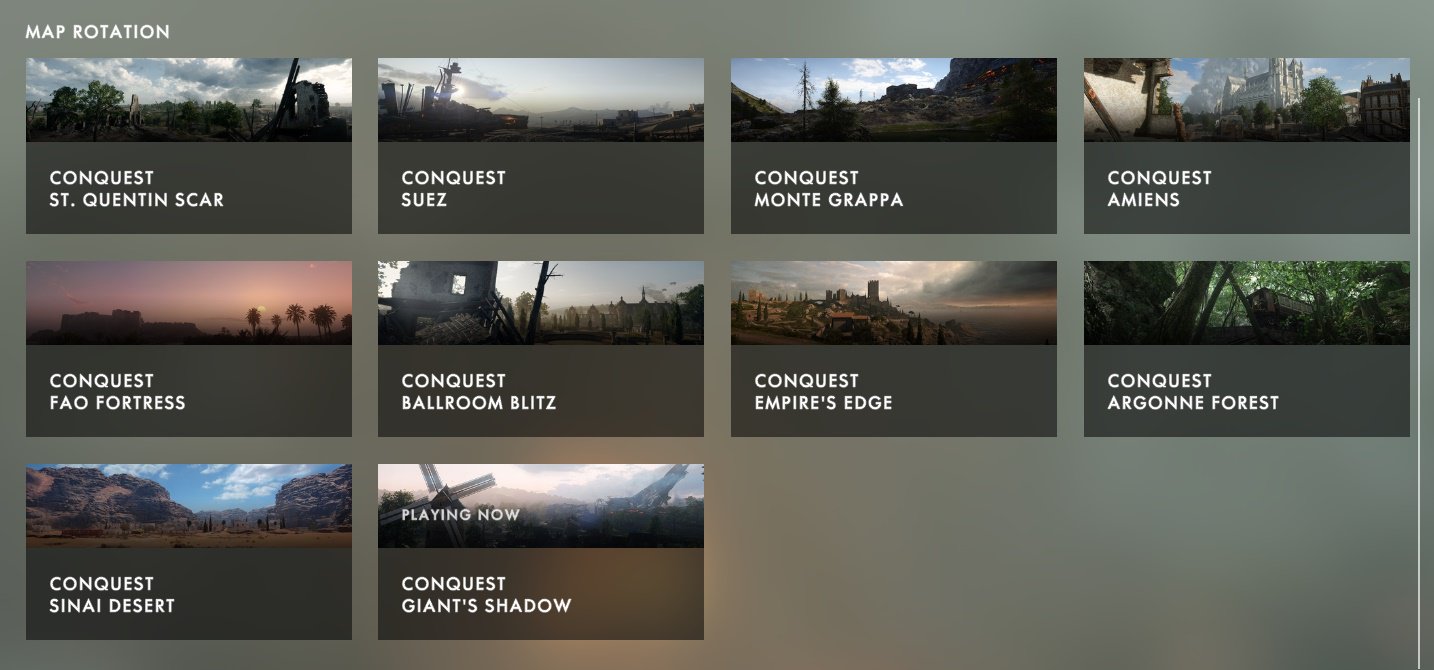Viewport: 1434px width, 670px height.
Task: Select the Argonne Forest map card
Action: [x=1246, y=349]
